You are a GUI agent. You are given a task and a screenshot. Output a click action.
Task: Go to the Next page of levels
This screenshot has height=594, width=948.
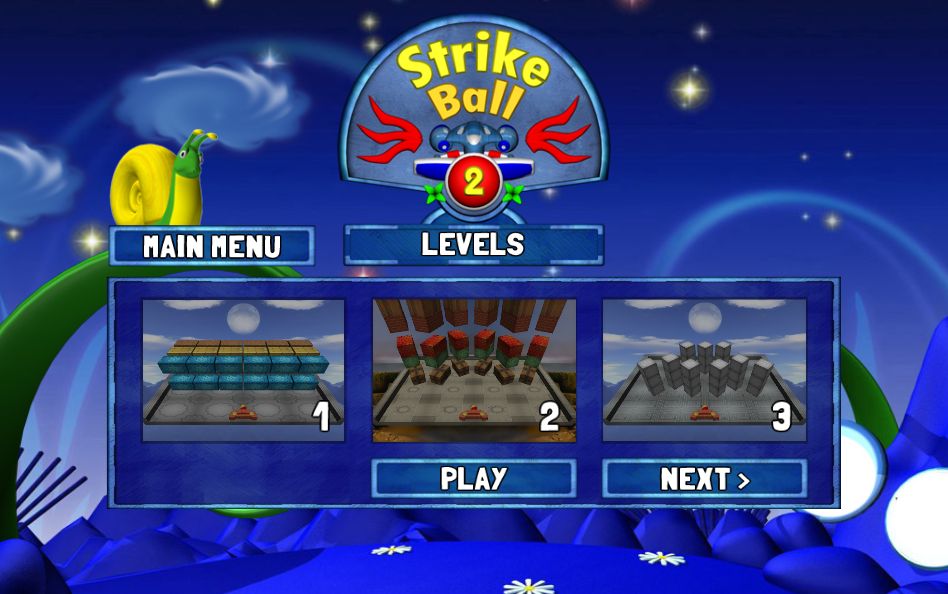704,479
